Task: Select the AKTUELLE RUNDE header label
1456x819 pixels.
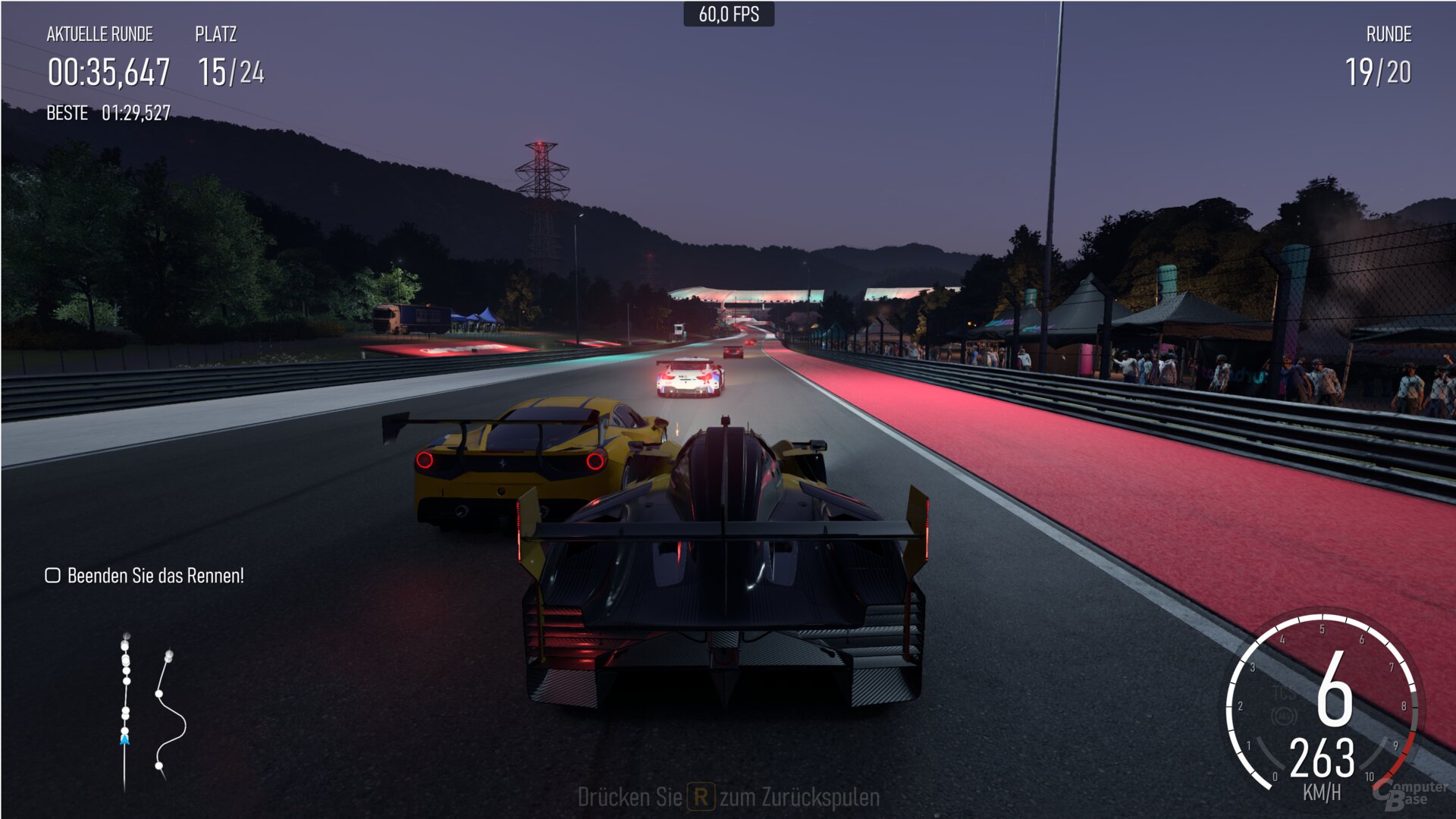Action: click(99, 34)
